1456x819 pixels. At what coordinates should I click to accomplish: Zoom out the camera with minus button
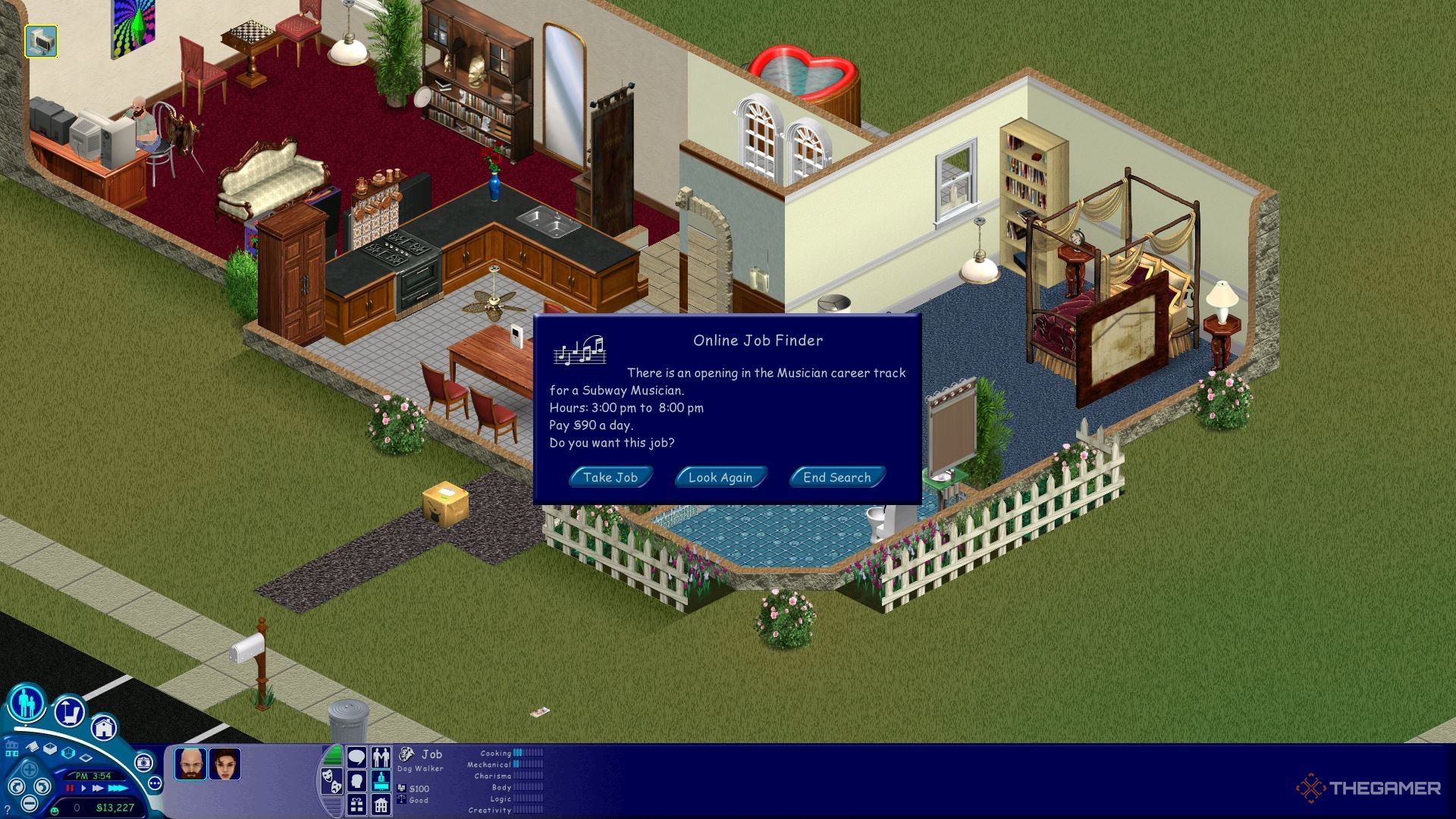pyautogui.click(x=30, y=804)
